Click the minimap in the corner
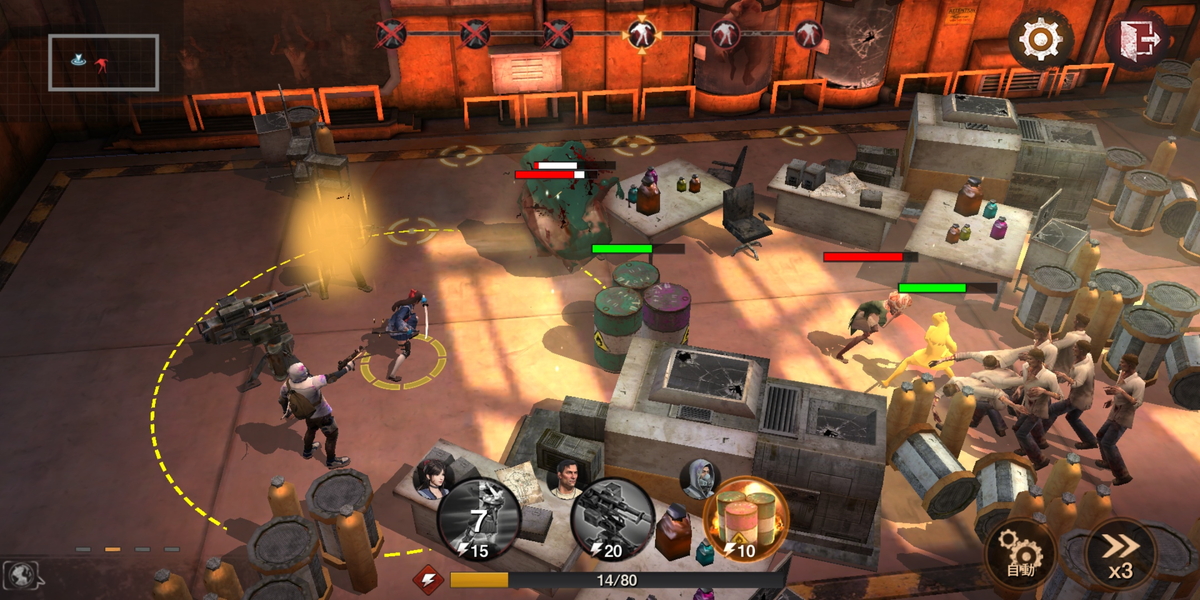 103,62
